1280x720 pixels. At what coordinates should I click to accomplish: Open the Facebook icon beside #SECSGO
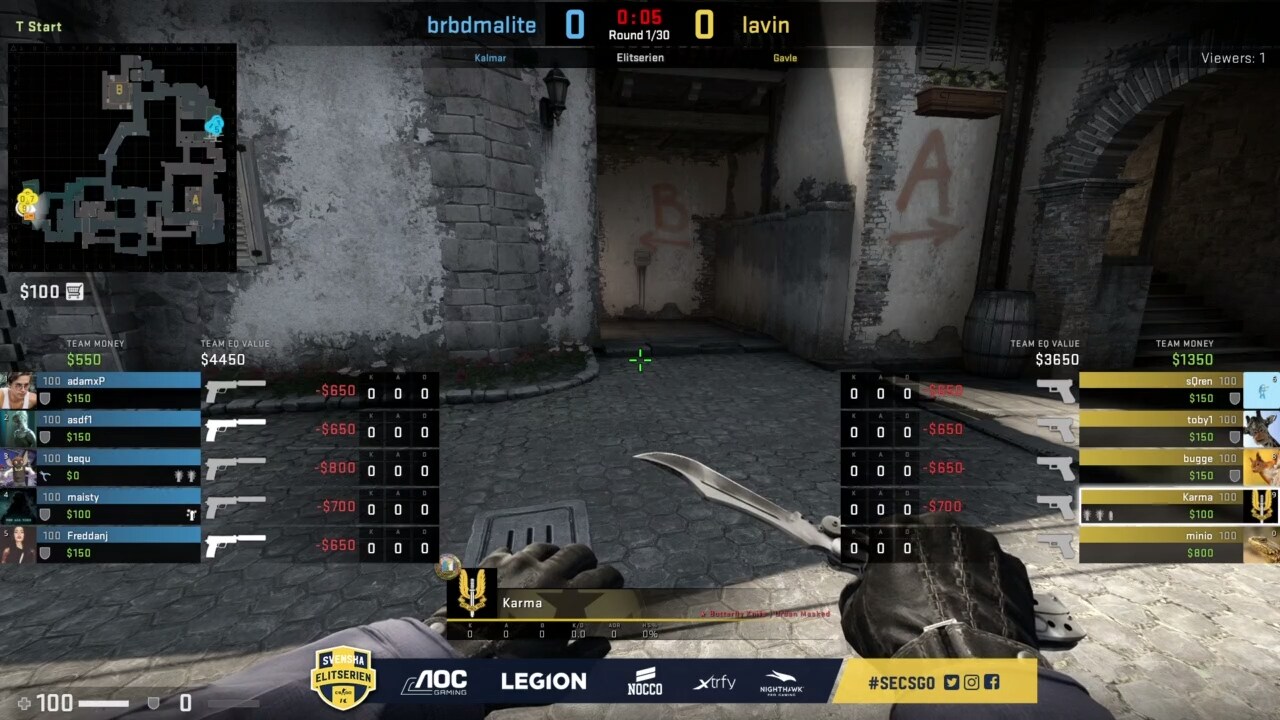pos(991,683)
